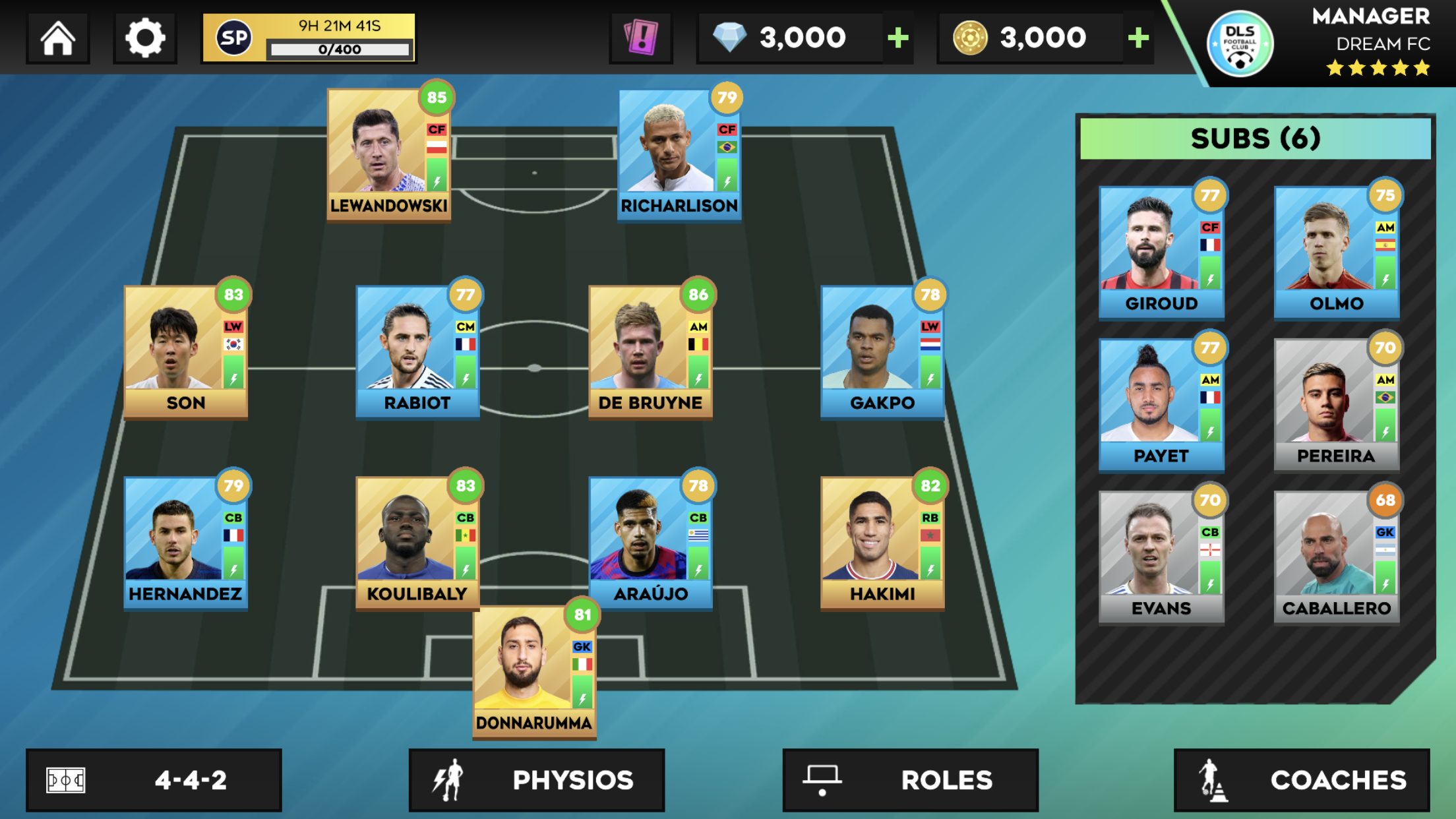The width and height of the screenshot is (1456, 819).
Task: Open the Roles tactics board icon
Action: click(822, 780)
